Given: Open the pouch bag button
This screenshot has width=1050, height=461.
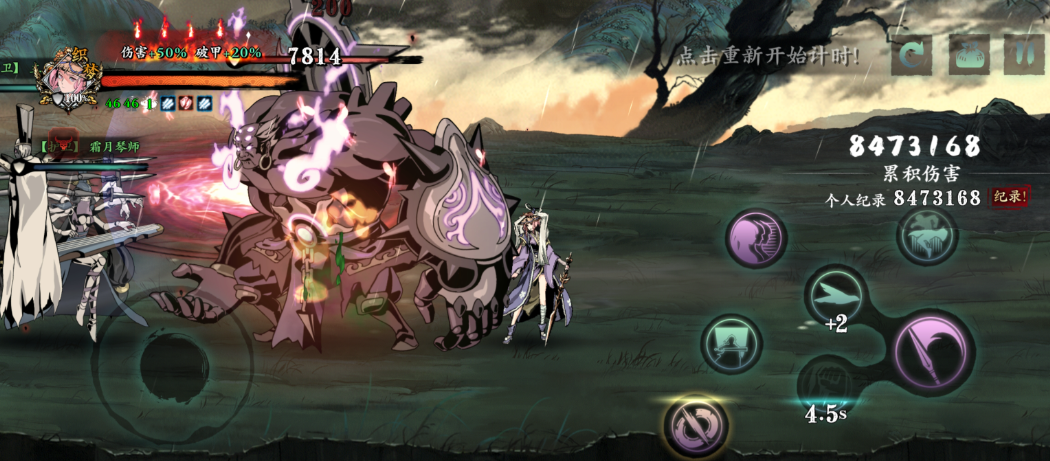Looking at the screenshot, I should click(x=969, y=54).
